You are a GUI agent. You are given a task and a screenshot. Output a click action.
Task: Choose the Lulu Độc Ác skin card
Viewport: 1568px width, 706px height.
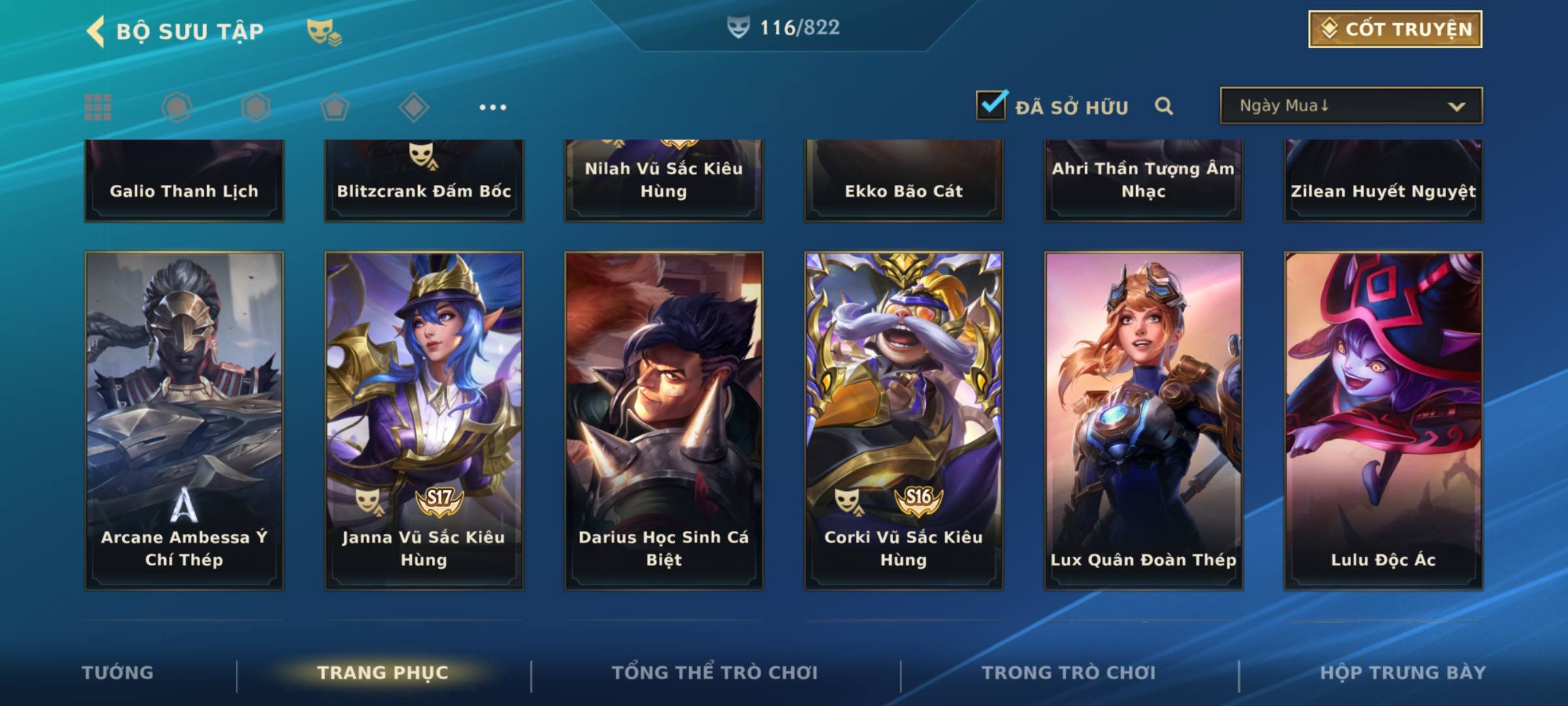coord(1383,420)
